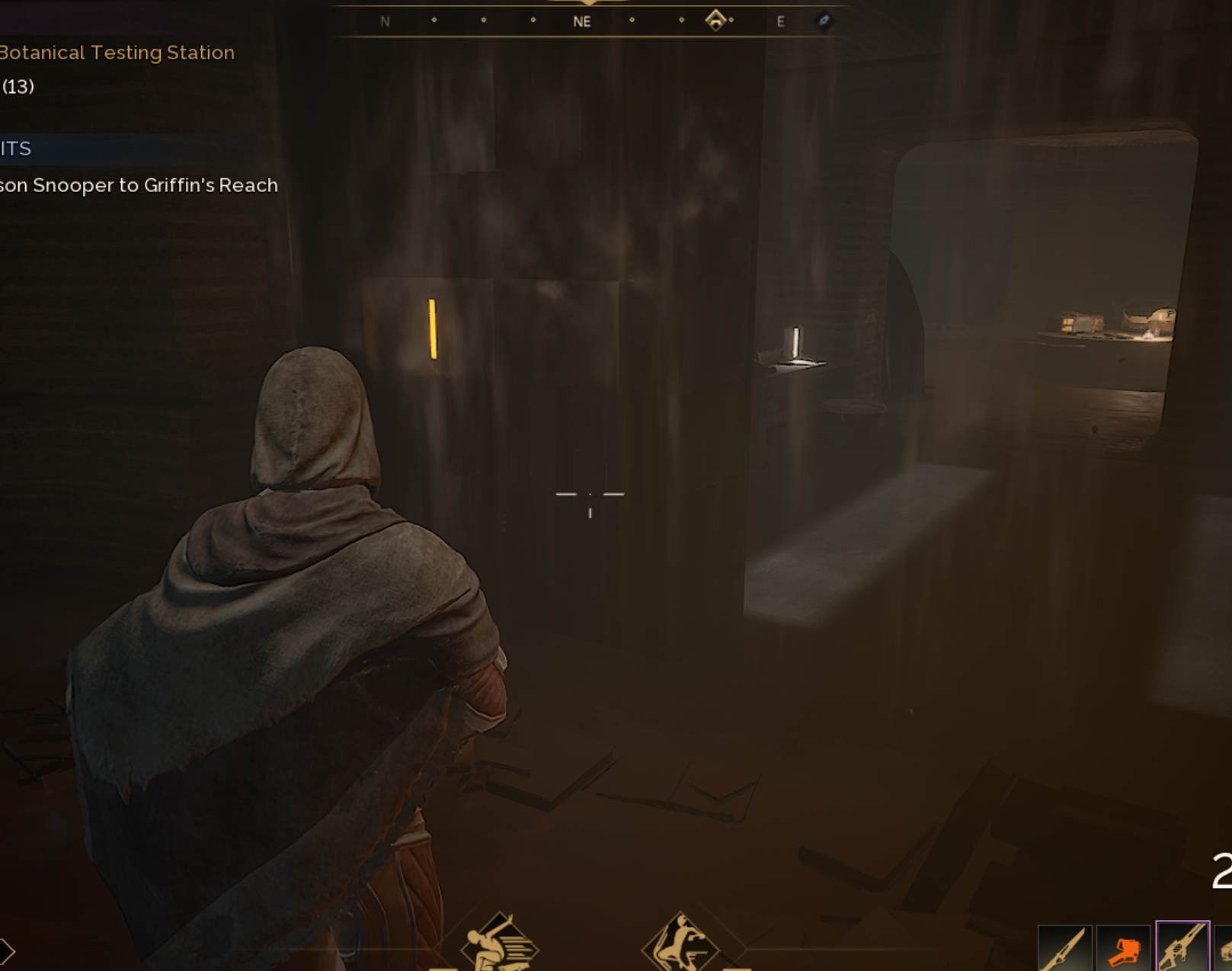Activate the sprinting figure ability icon
Screen dimensions: 1232x971
click(500, 944)
